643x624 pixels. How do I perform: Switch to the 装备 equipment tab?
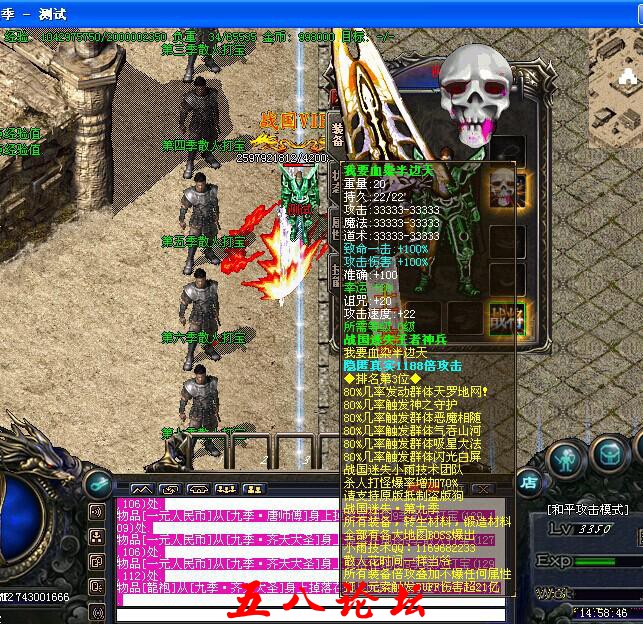coord(338,133)
